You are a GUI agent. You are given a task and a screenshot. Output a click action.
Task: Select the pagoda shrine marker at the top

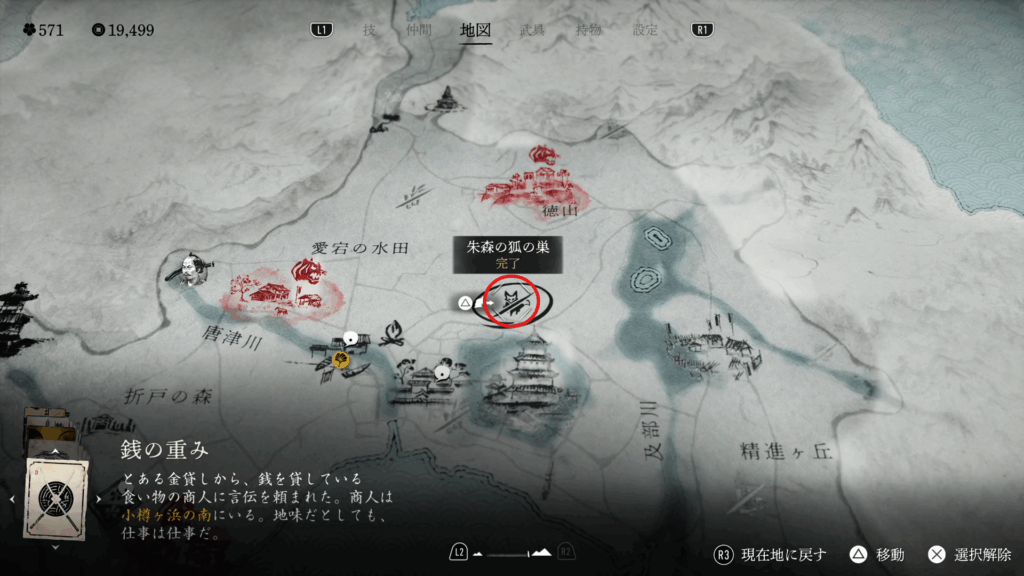click(447, 98)
